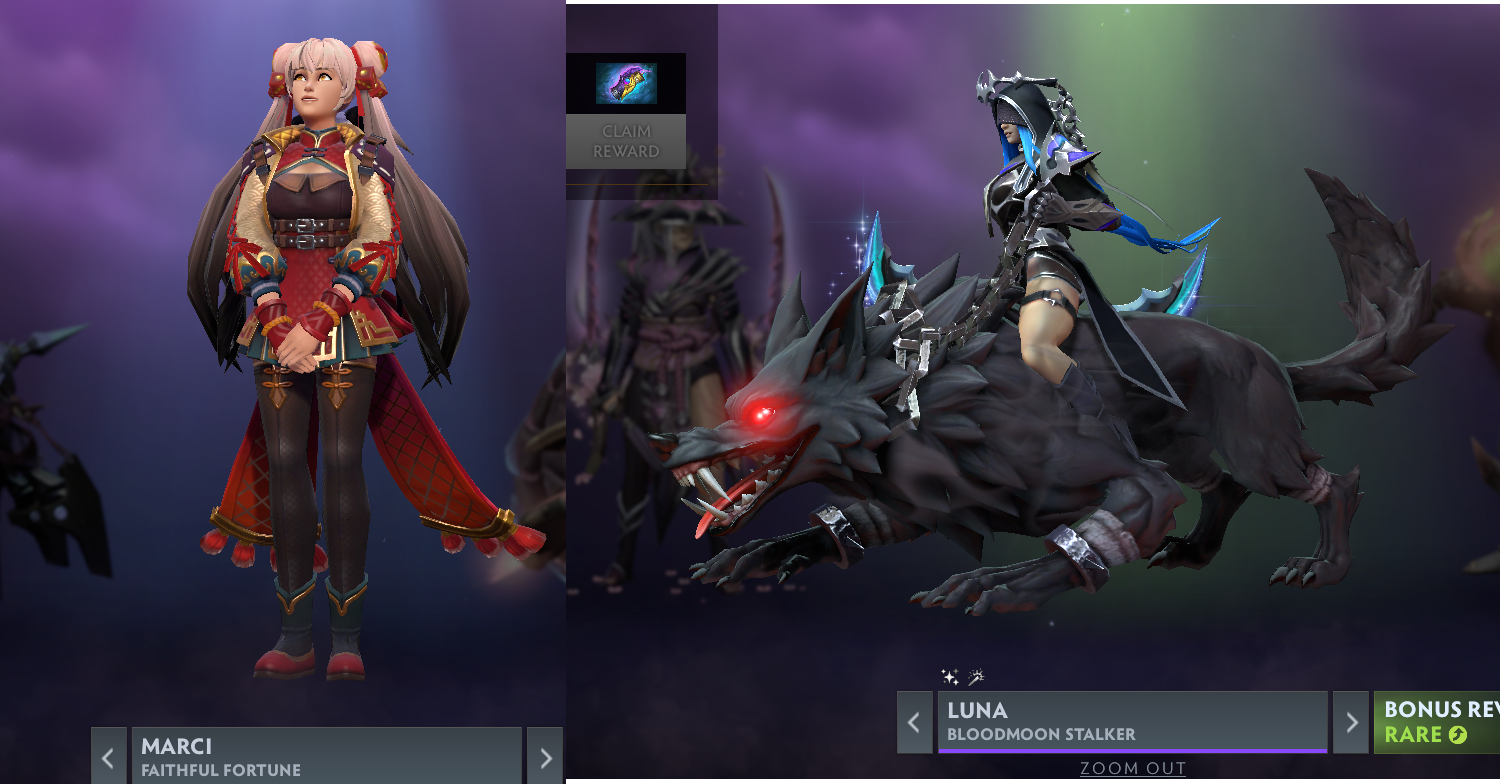Open the Bonus Reward Rare panel
This screenshot has height=784, width=1500.
pos(1438,722)
